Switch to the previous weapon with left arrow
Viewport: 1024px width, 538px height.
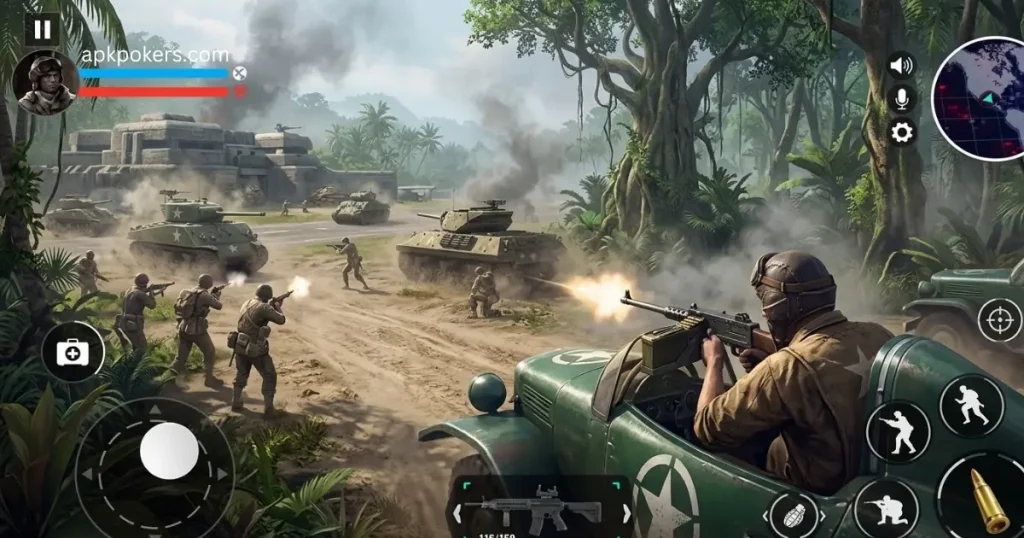(458, 513)
